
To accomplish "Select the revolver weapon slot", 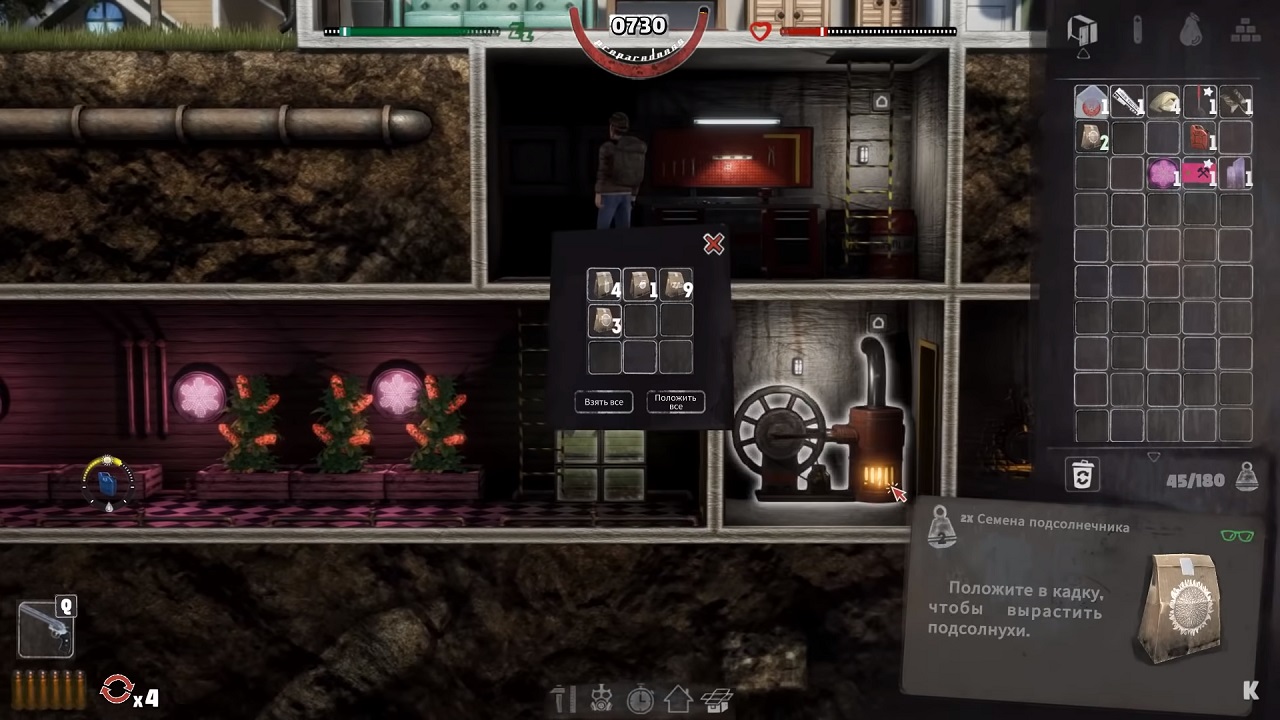I will [46, 627].
